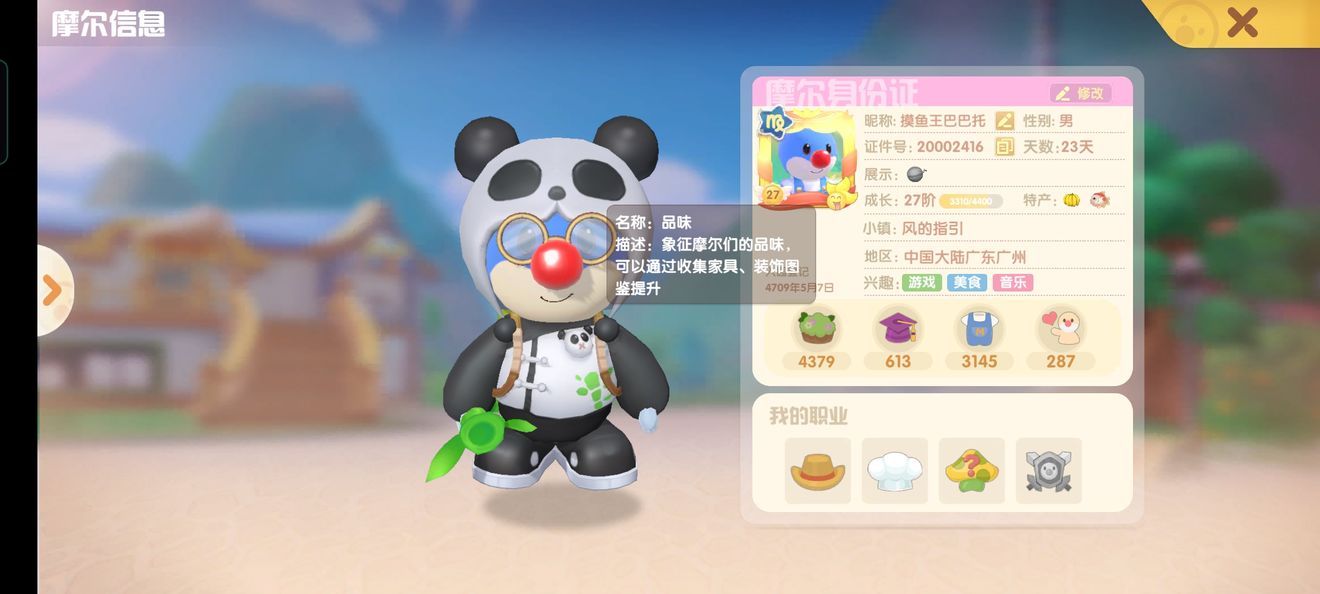Tap the chick with heart stat
The height and width of the screenshot is (594, 1320).
(x=1061, y=328)
